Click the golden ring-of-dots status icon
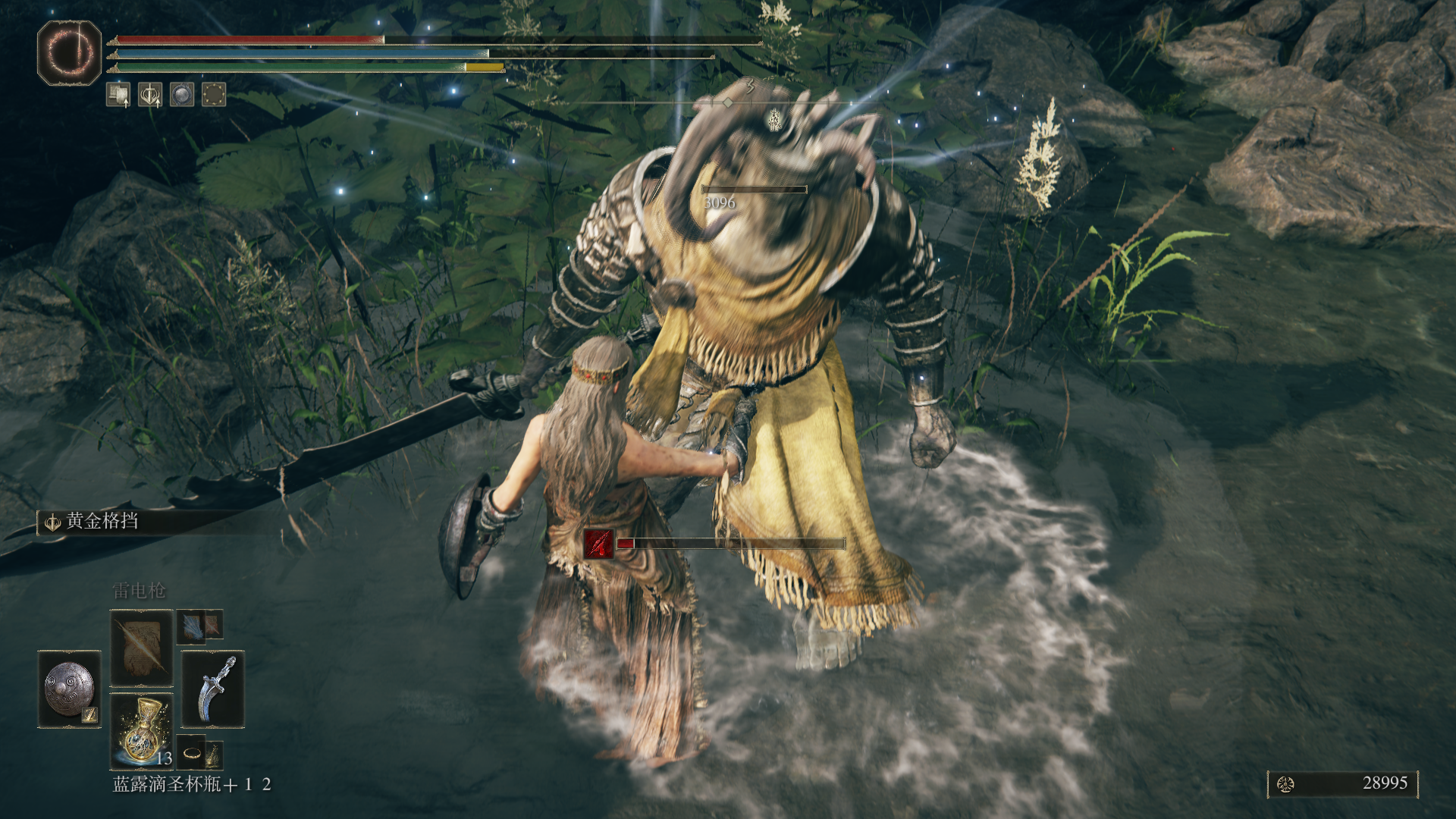This screenshot has width=1456, height=819. pos(214,95)
